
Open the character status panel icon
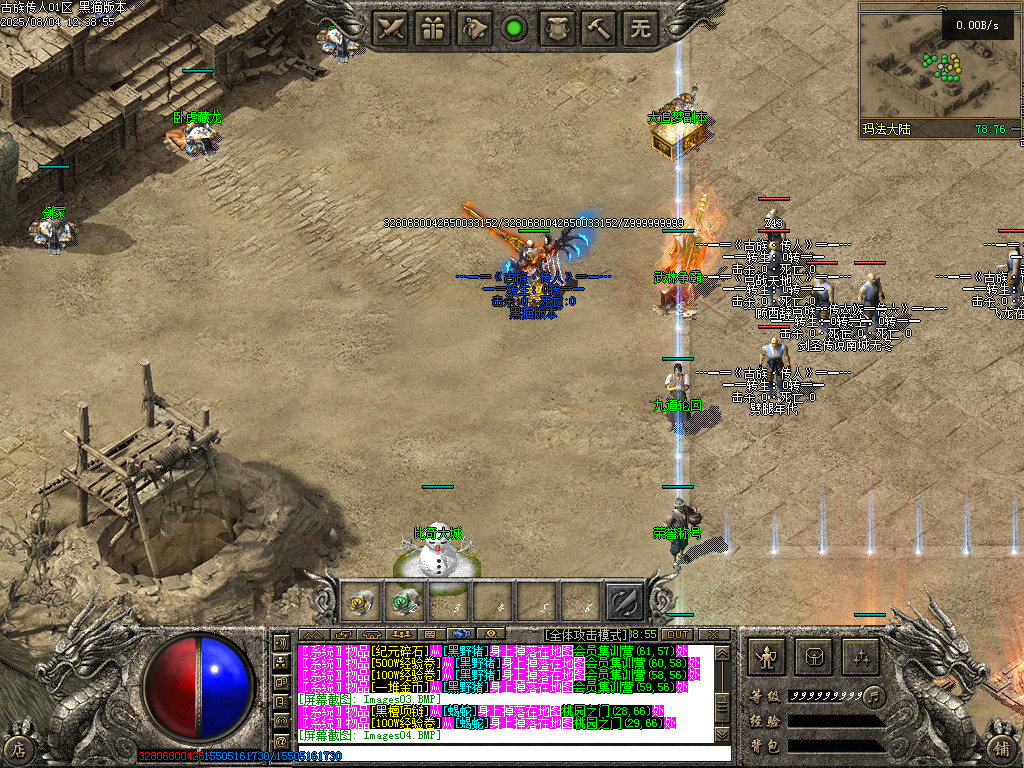(767, 657)
